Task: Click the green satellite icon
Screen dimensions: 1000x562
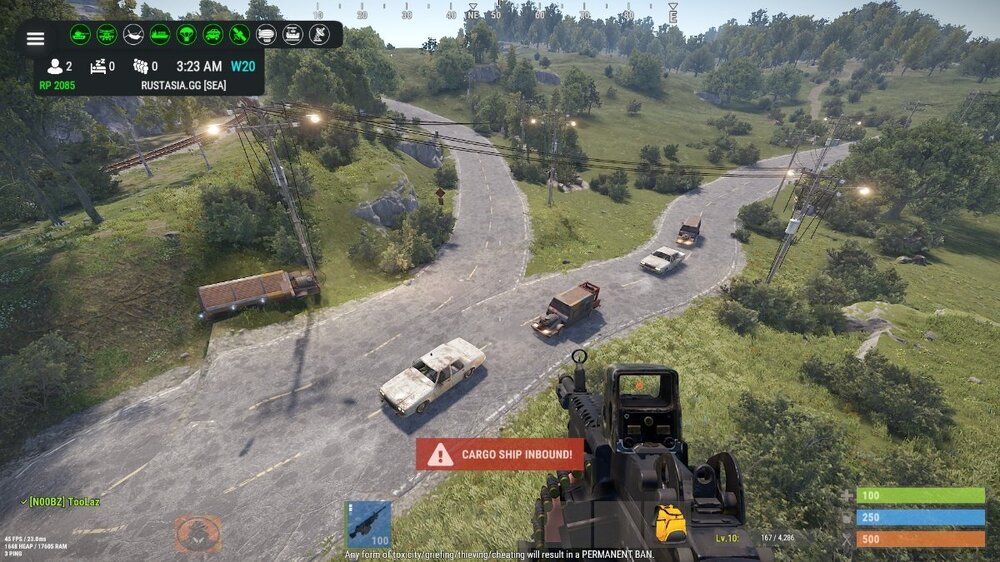Action: [239, 35]
